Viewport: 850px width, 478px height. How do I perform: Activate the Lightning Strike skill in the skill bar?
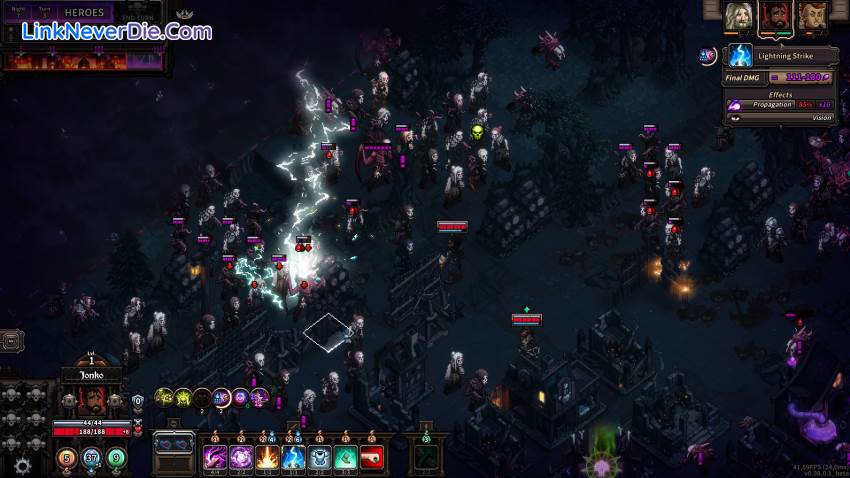coord(293,458)
